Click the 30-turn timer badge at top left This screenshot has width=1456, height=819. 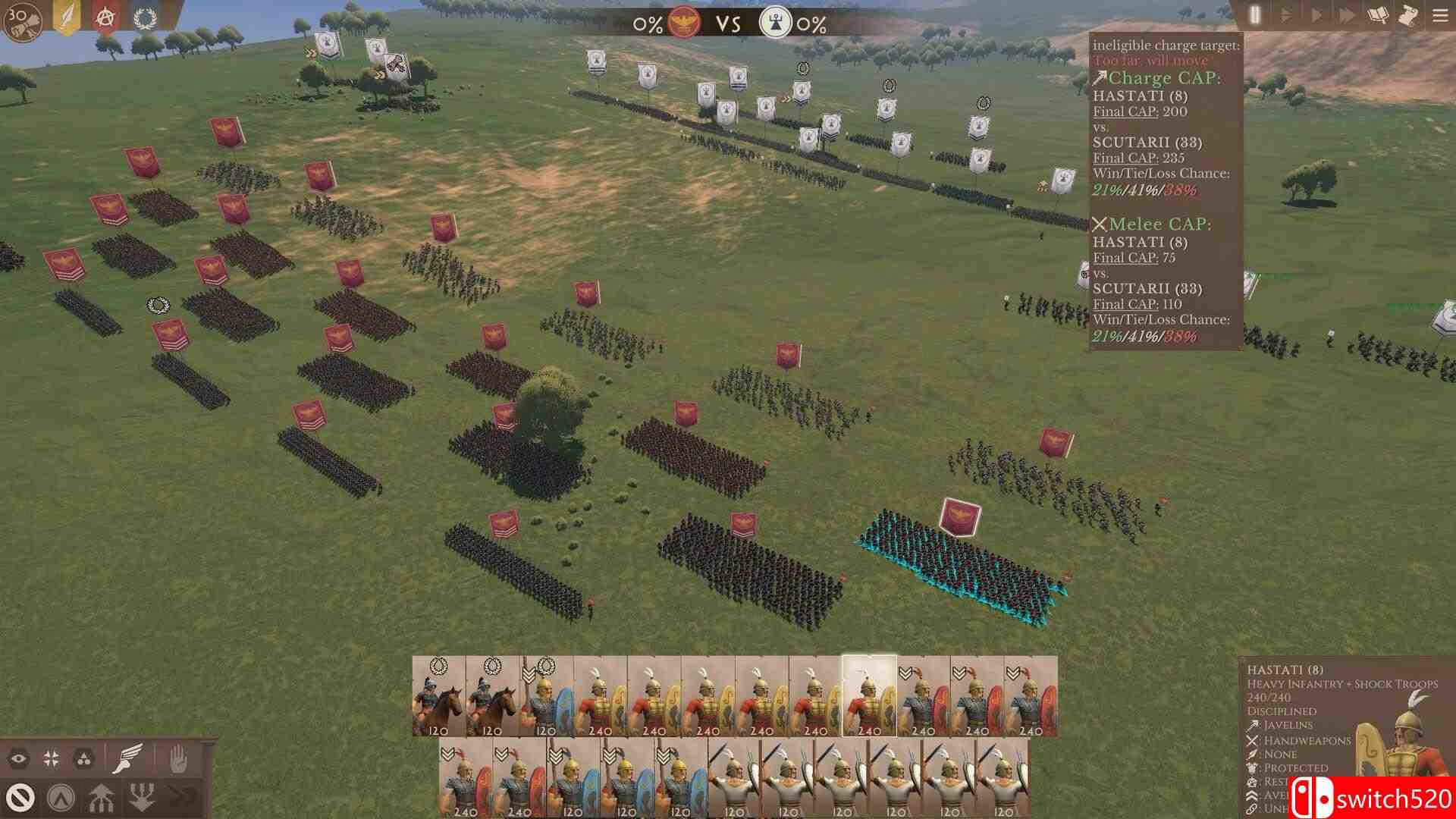(19, 17)
